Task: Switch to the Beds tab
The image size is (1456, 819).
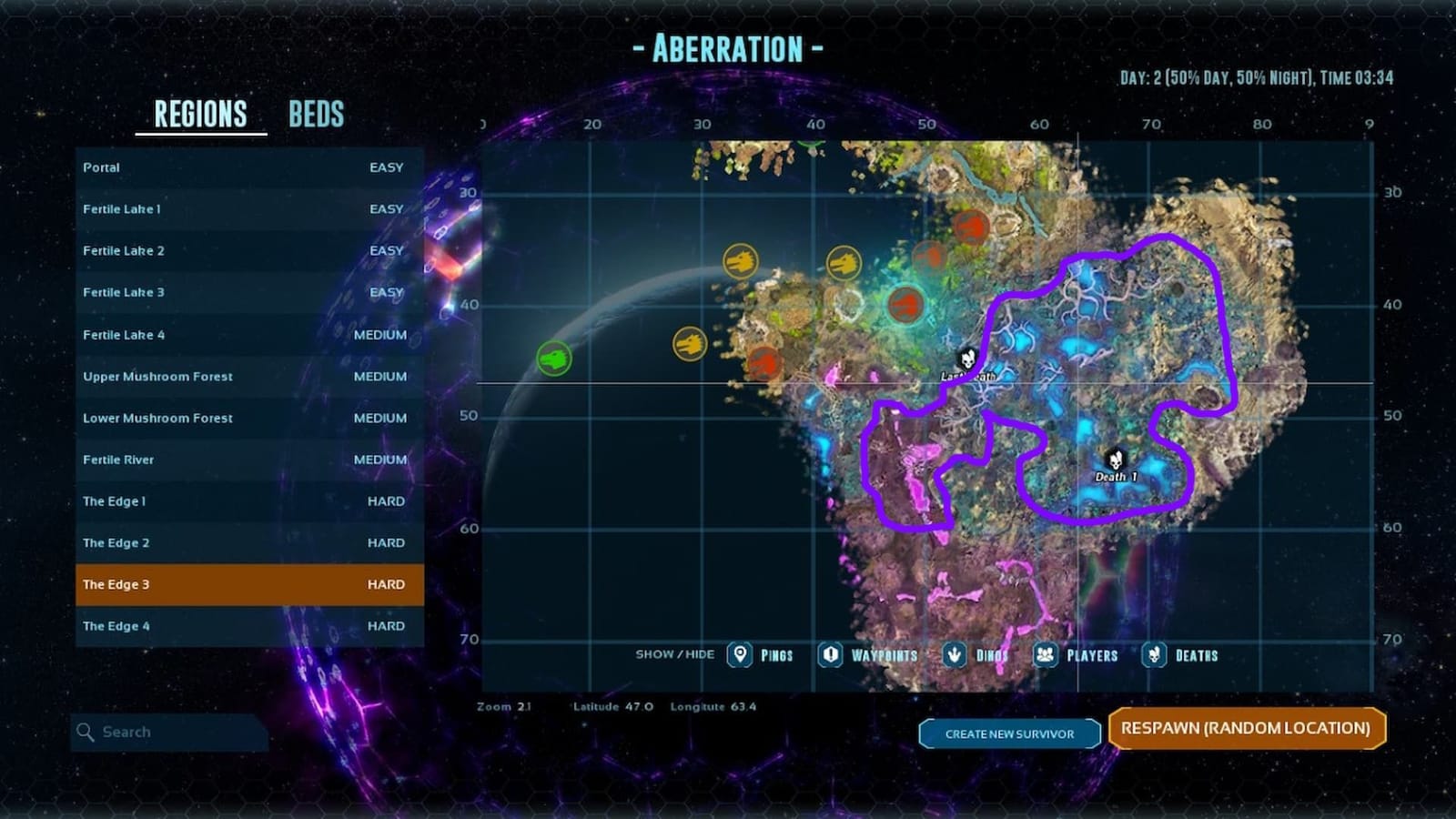Action: (x=317, y=114)
